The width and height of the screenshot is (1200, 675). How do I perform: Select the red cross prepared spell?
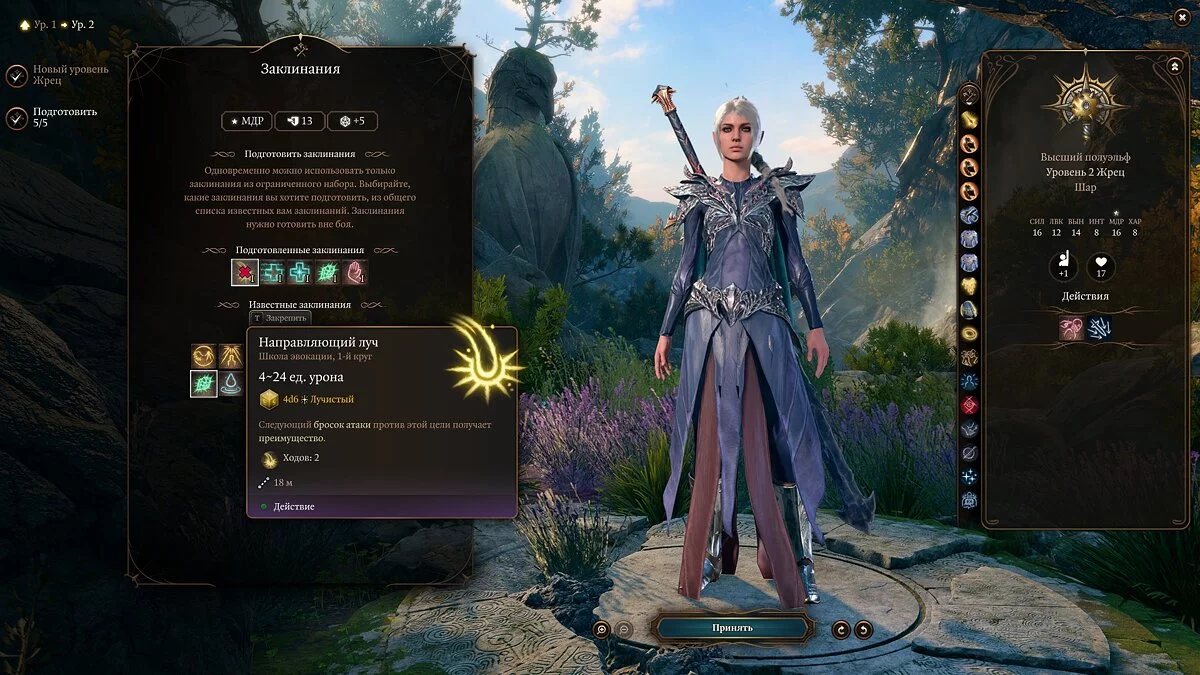(245, 272)
